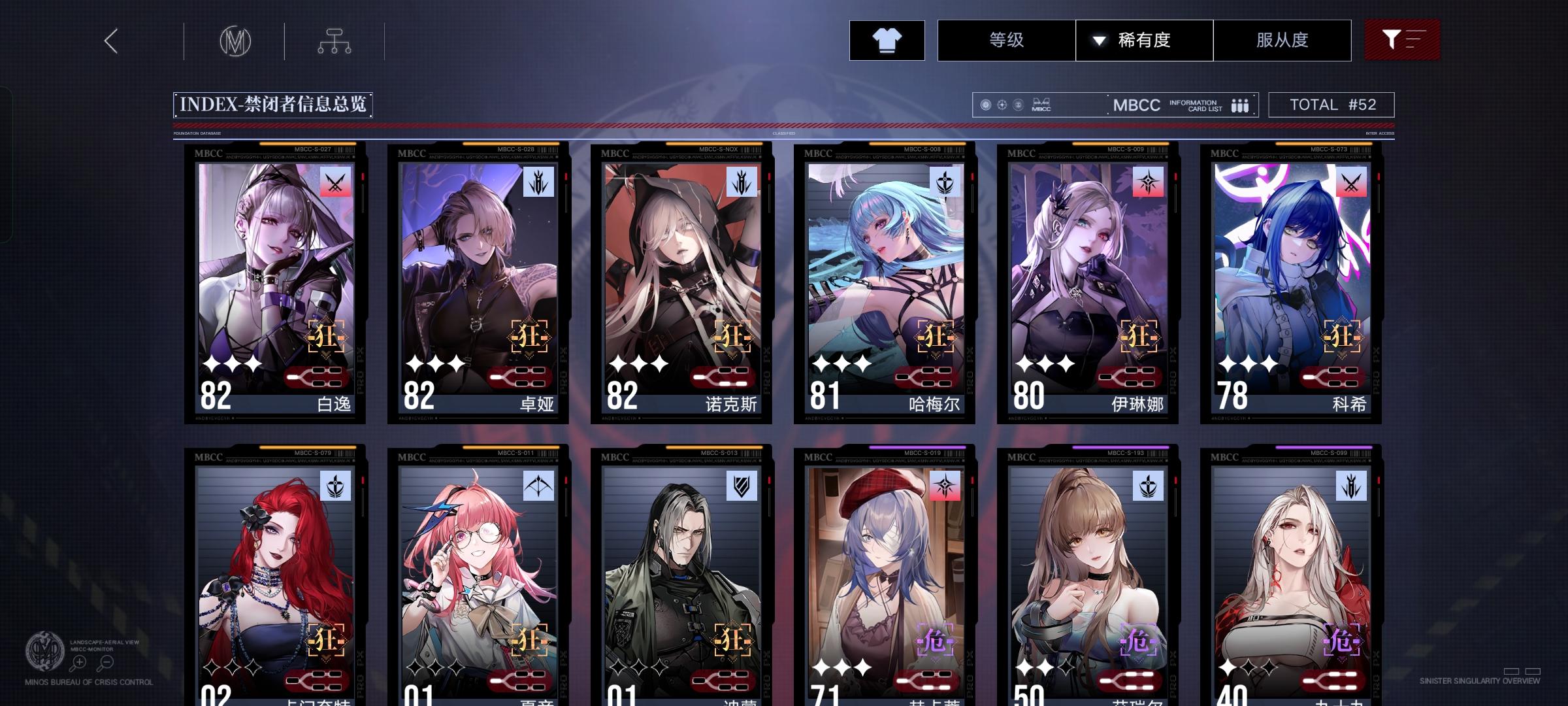
Task: Open the hierarchy/org chart icon
Action: [x=335, y=40]
